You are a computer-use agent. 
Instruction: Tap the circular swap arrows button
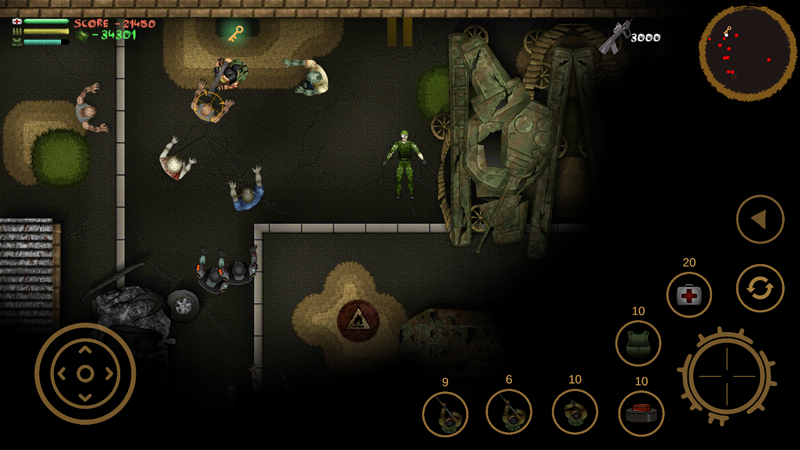(760, 289)
